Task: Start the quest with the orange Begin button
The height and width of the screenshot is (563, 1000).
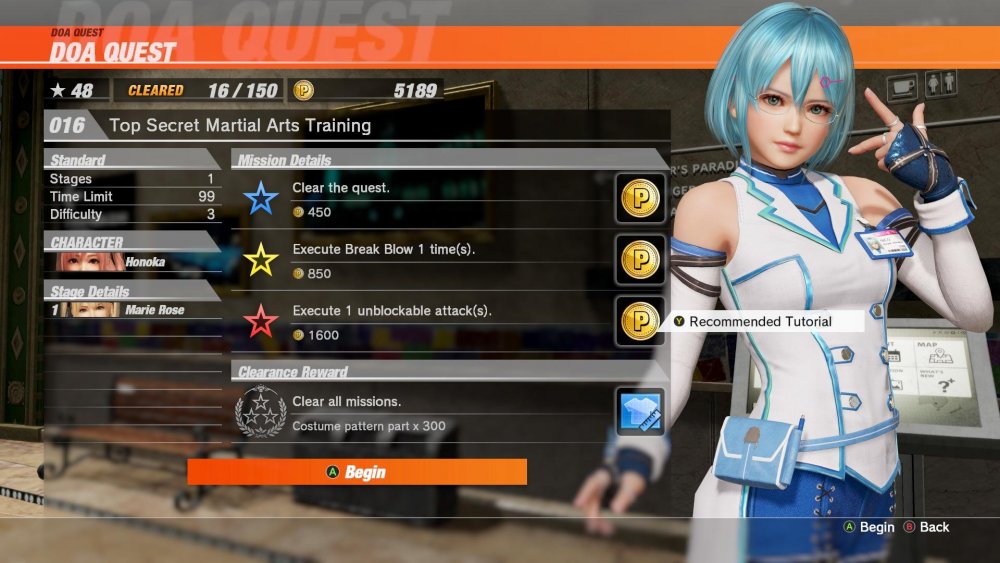Action: (x=357, y=472)
